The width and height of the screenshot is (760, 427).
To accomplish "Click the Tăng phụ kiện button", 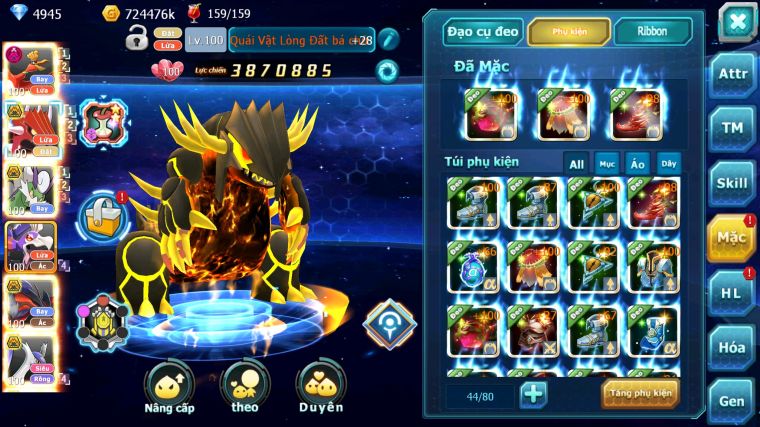I will pos(640,393).
